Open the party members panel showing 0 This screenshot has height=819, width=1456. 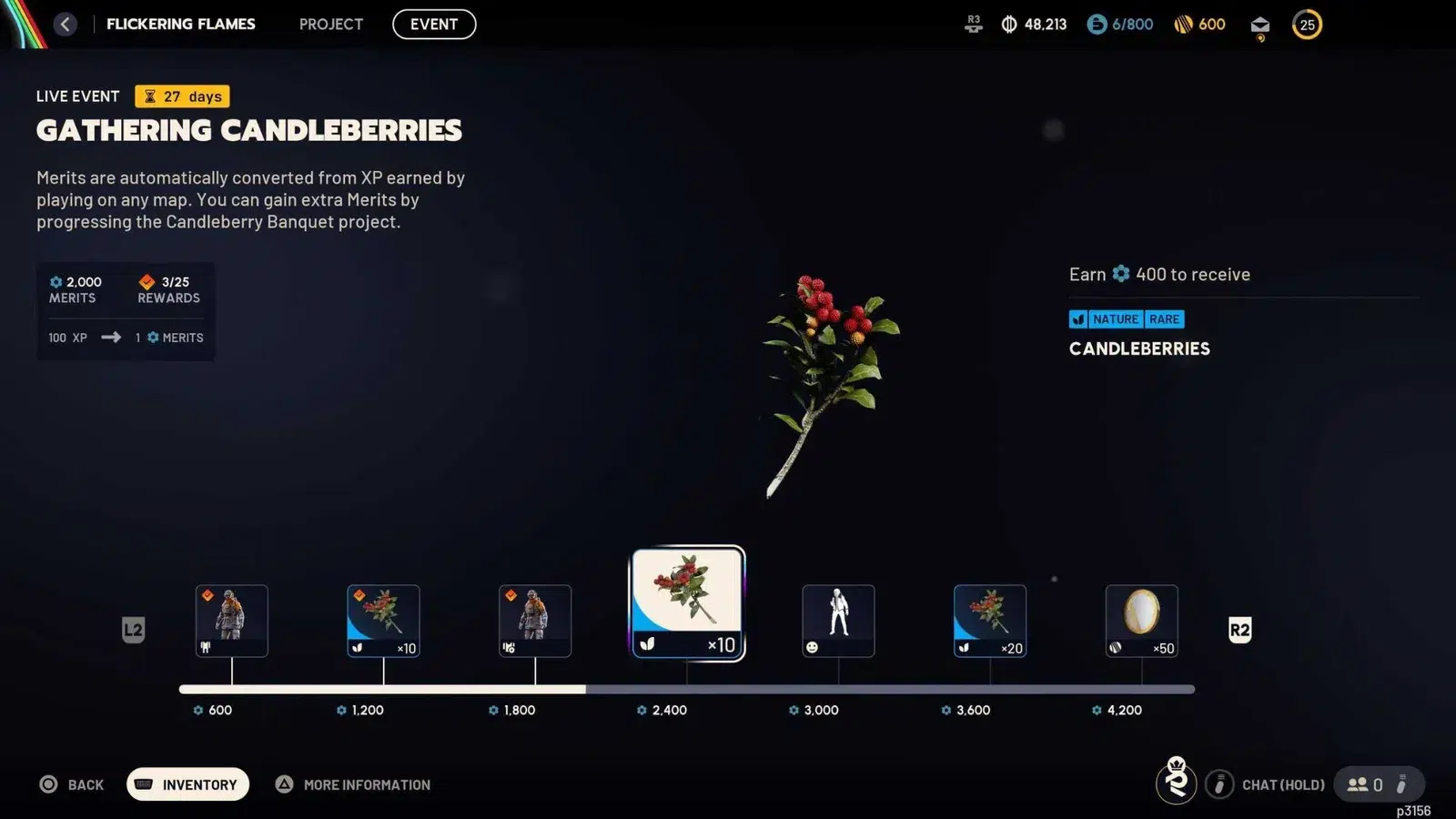(1366, 784)
